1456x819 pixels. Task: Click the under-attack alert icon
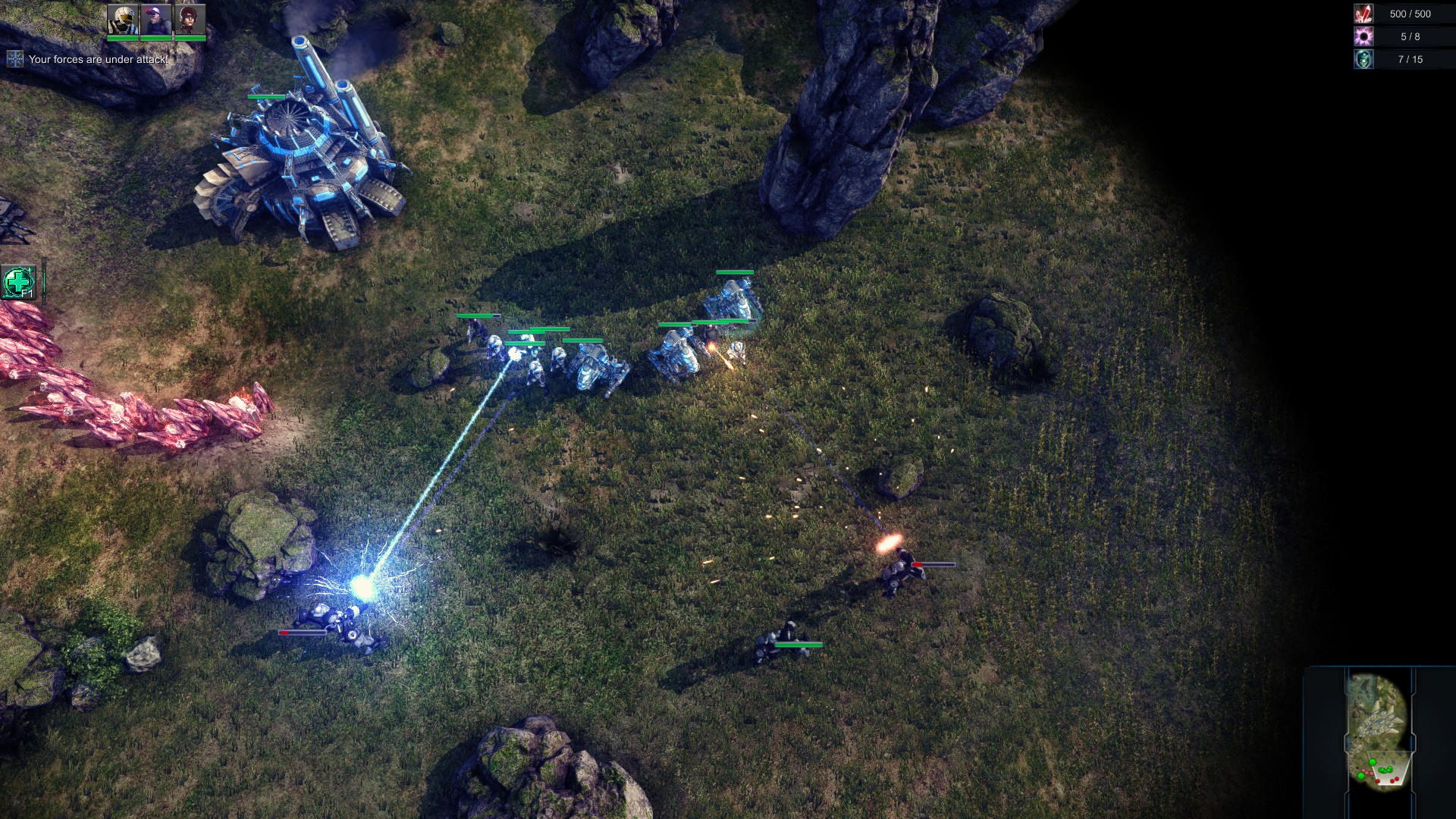coord(14,59)
